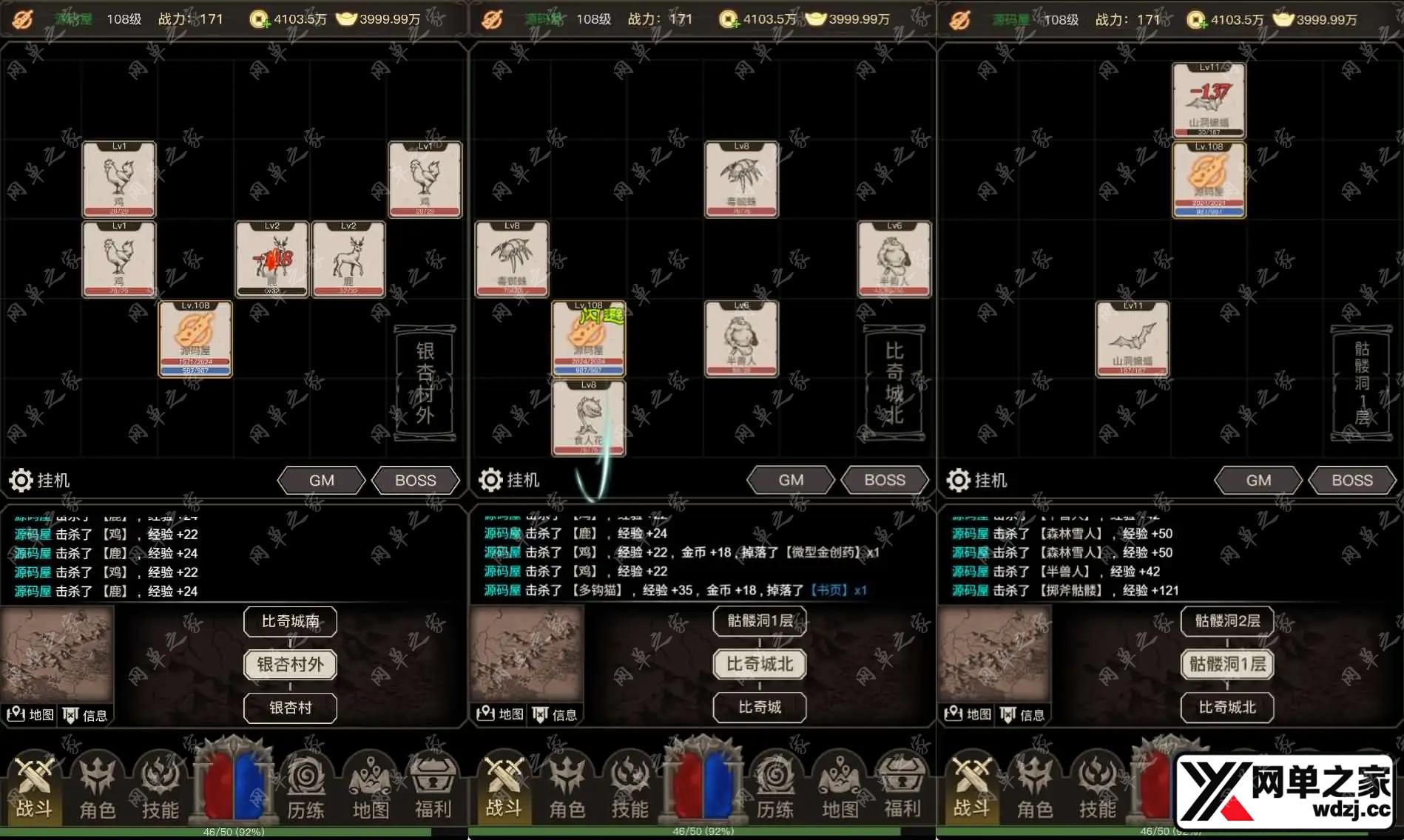Choose the 银杏村 destination below 银杏村外
Viewport: 1404px width, 840px height.
(290, 708)
